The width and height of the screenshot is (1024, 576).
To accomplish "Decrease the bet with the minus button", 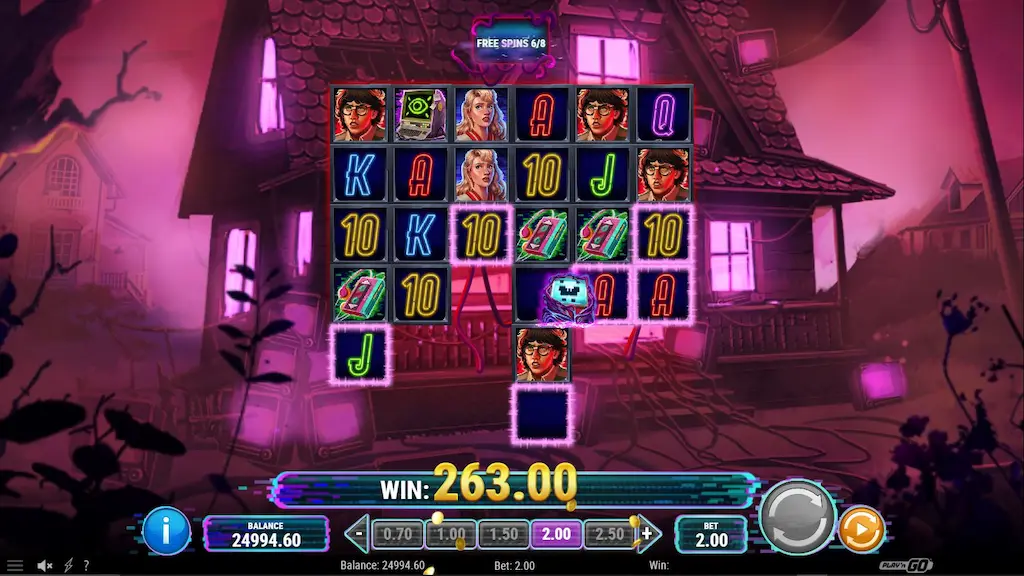I will pos(359,534).
